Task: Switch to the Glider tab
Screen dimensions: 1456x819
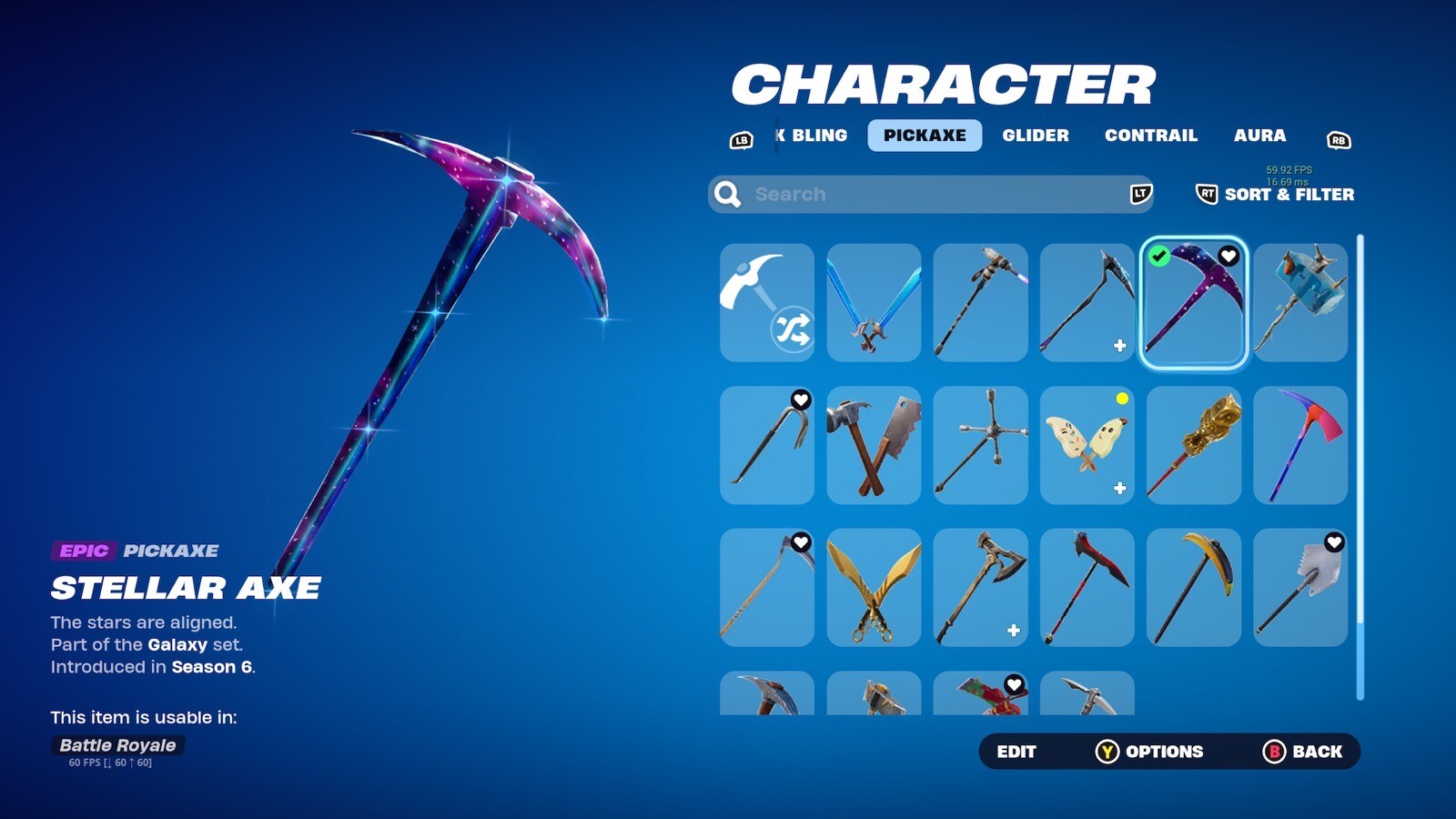Action: 1036,136
